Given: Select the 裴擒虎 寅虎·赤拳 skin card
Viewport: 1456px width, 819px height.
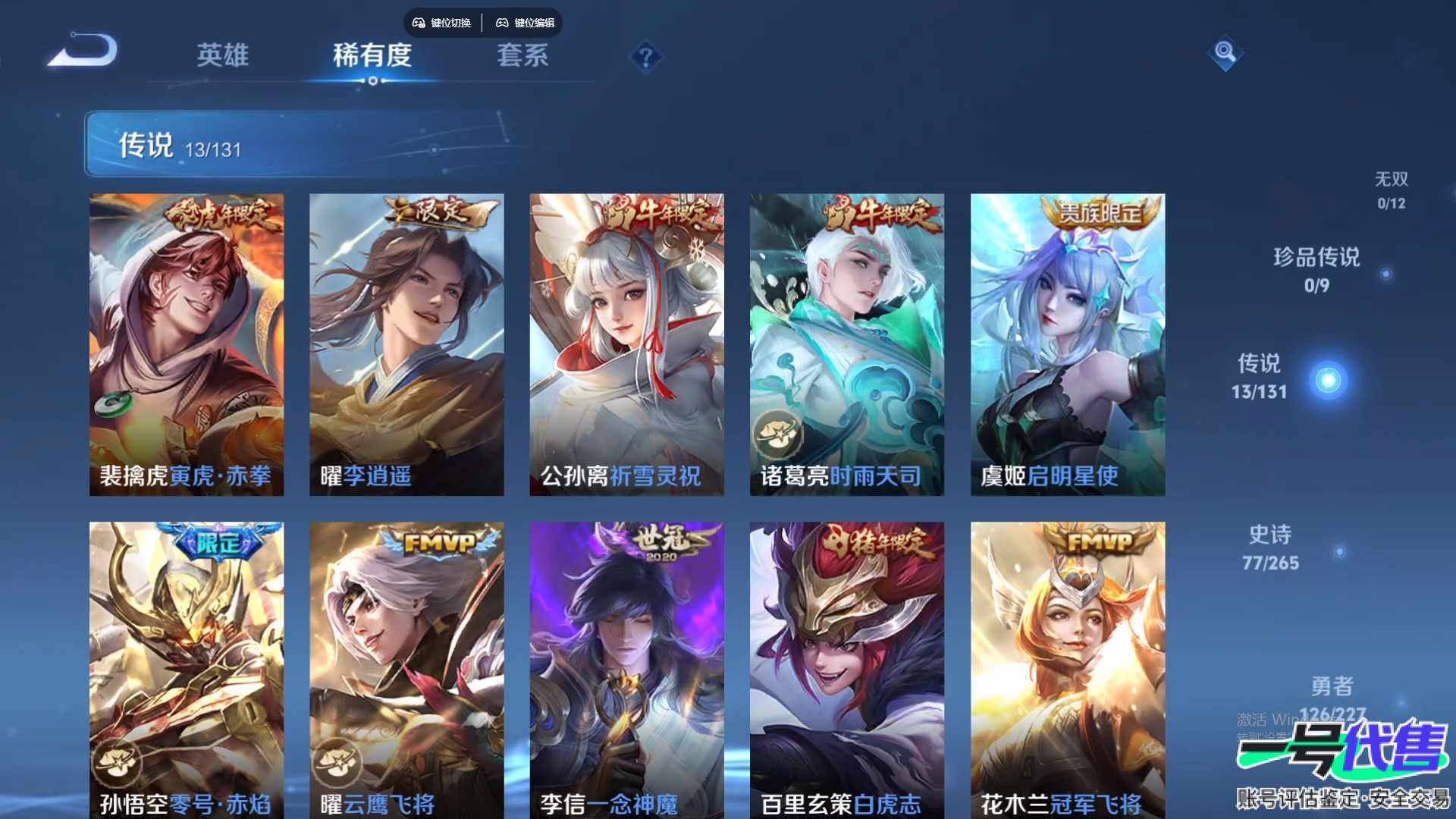Looking at the screenshot, I should coord(187,344).
